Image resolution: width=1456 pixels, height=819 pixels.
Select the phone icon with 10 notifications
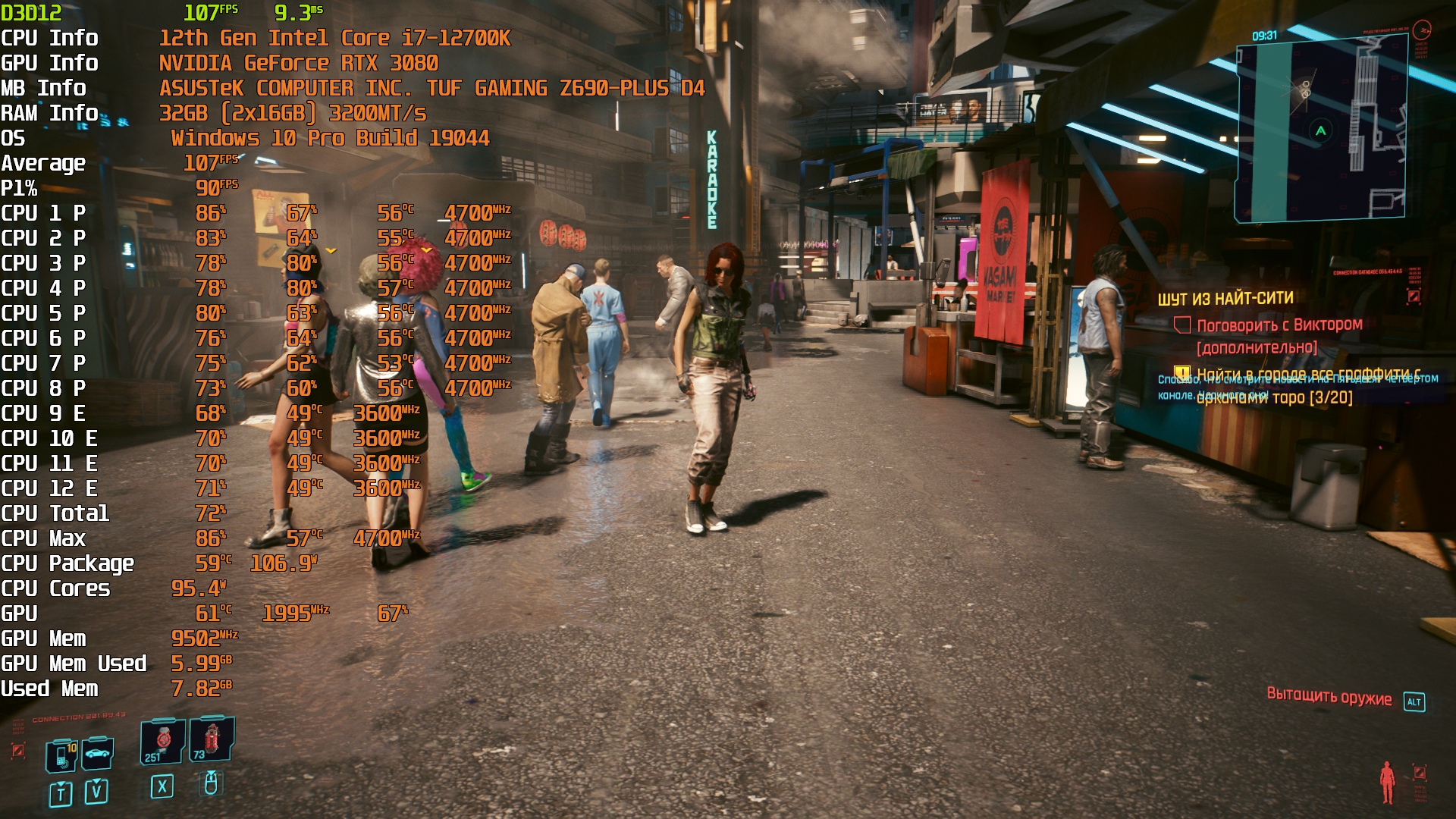62,756
